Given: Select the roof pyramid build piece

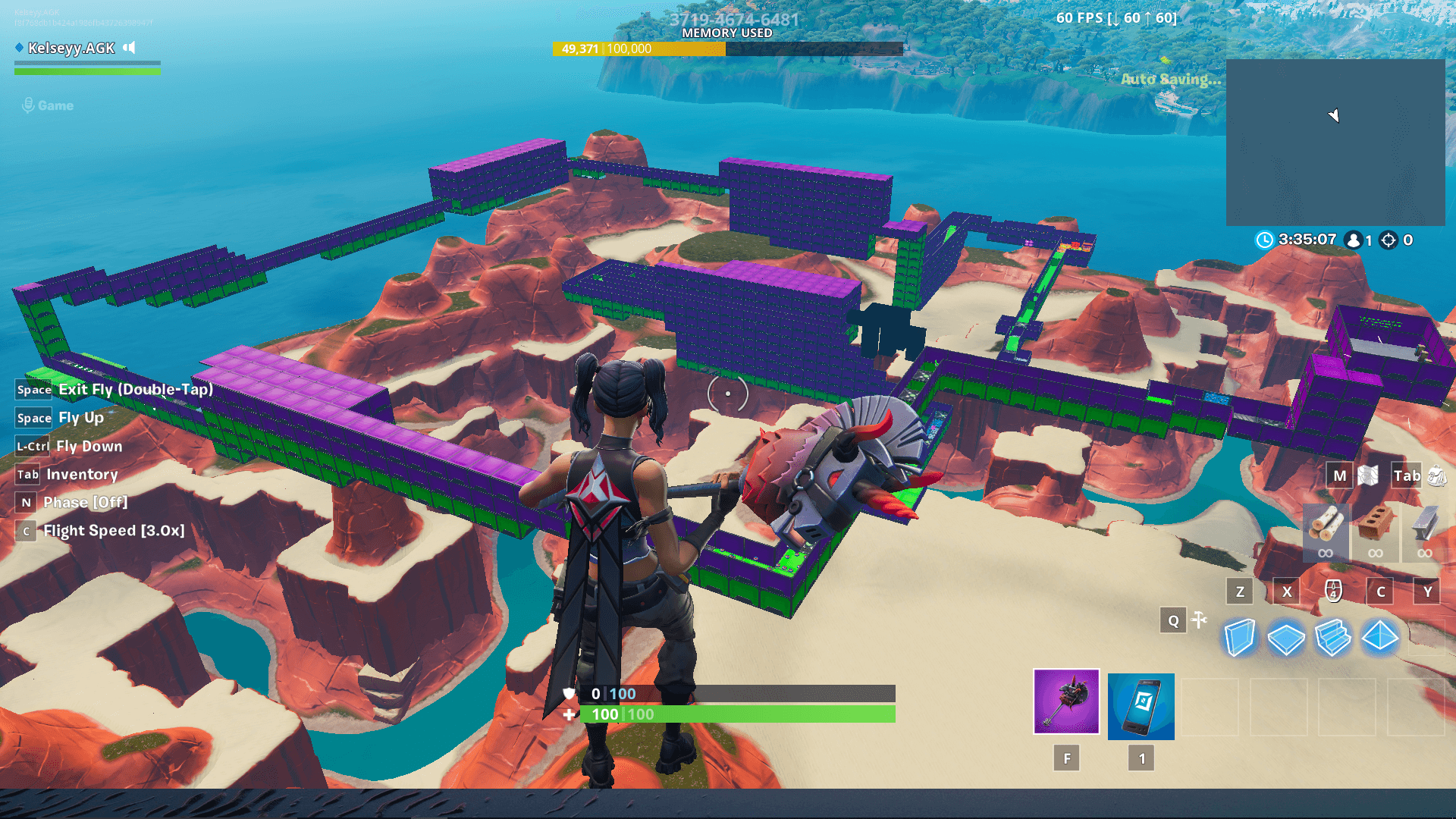Looking at the screenshot, I should click(1379, 638).
